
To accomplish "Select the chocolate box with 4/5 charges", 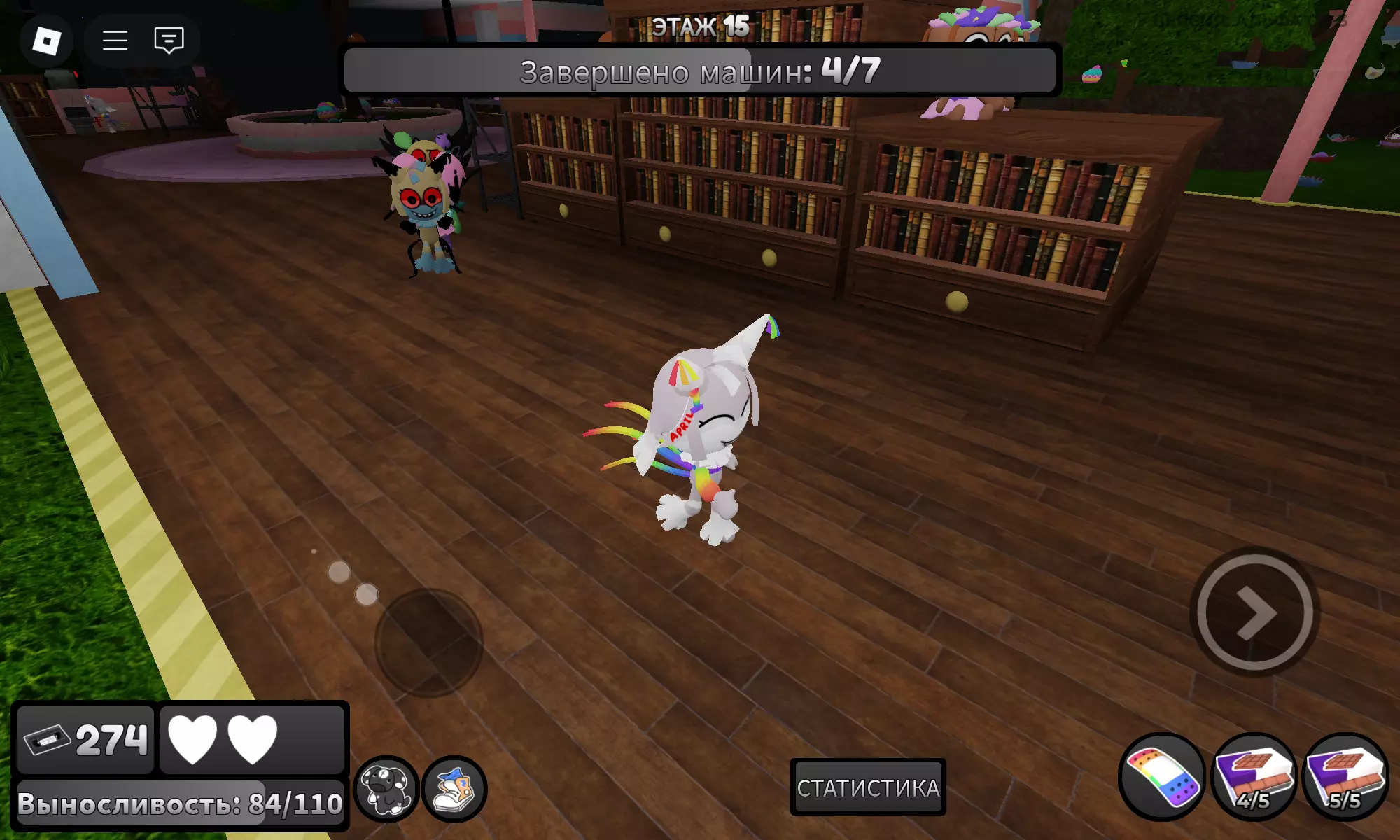I will click(1254, 777).
